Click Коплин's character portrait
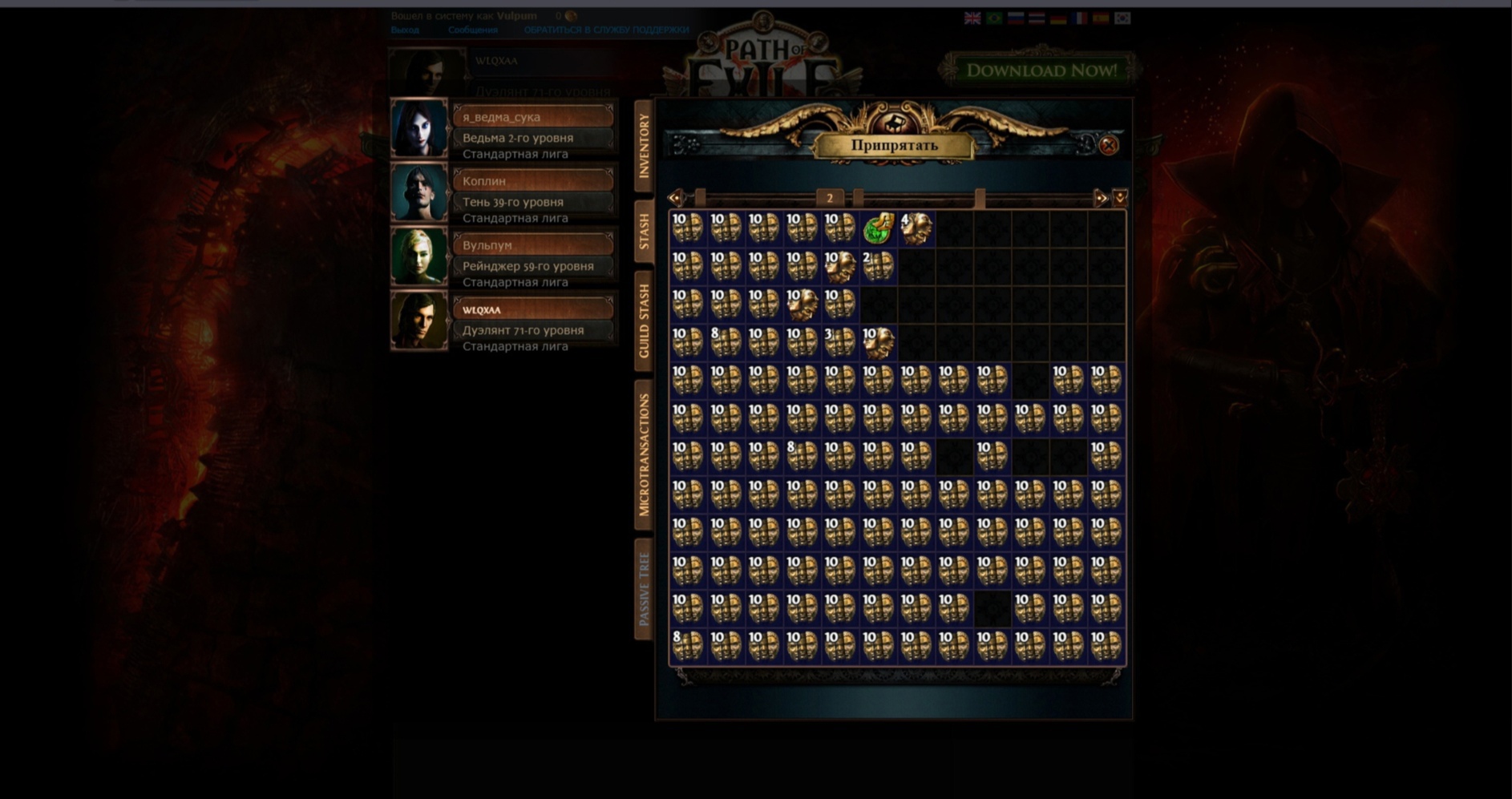Viewport: 1512px width, 799px height. coord(418,192)
